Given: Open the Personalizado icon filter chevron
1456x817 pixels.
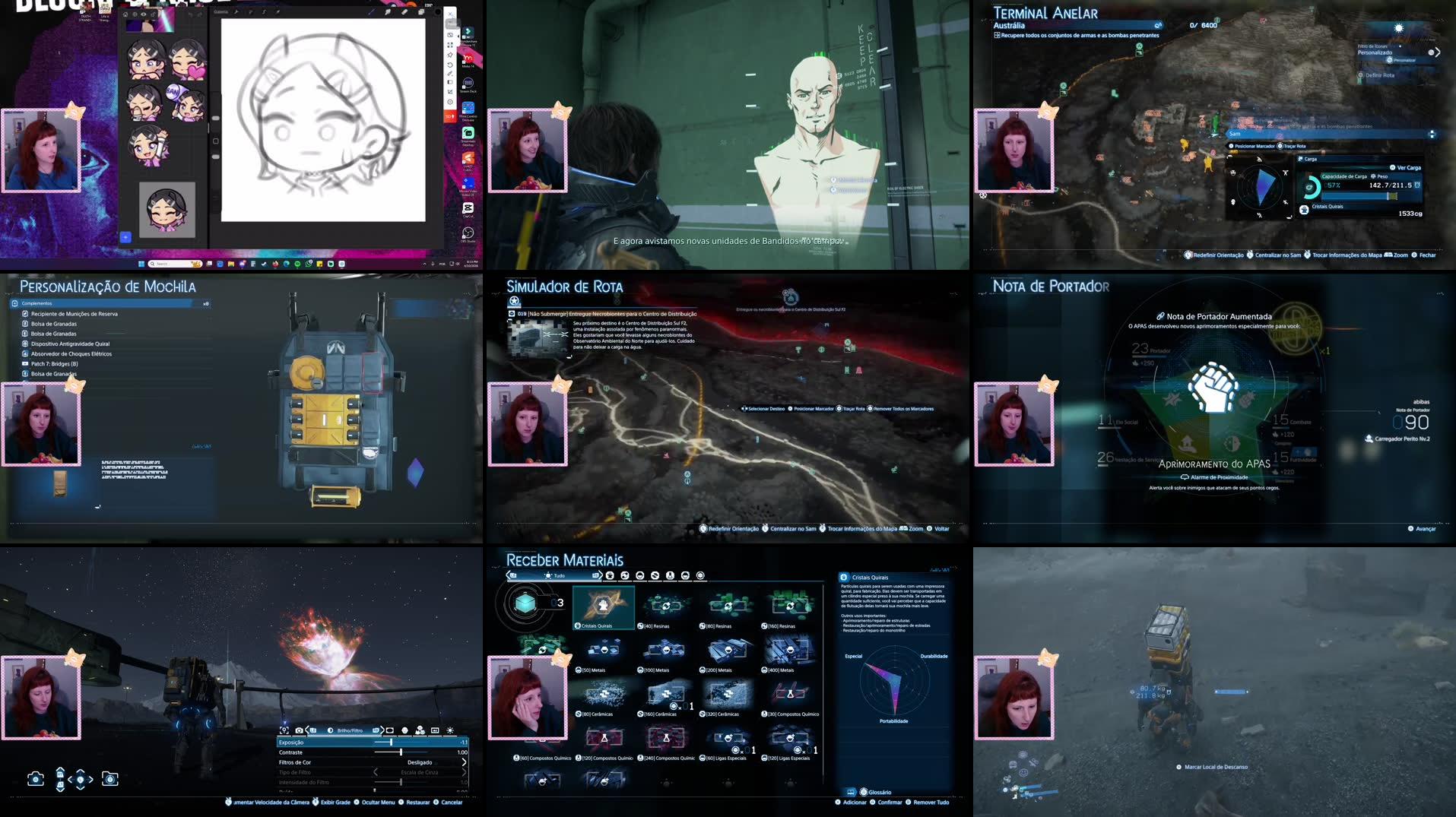Looking at the screenshot, I should [1438, 52].
